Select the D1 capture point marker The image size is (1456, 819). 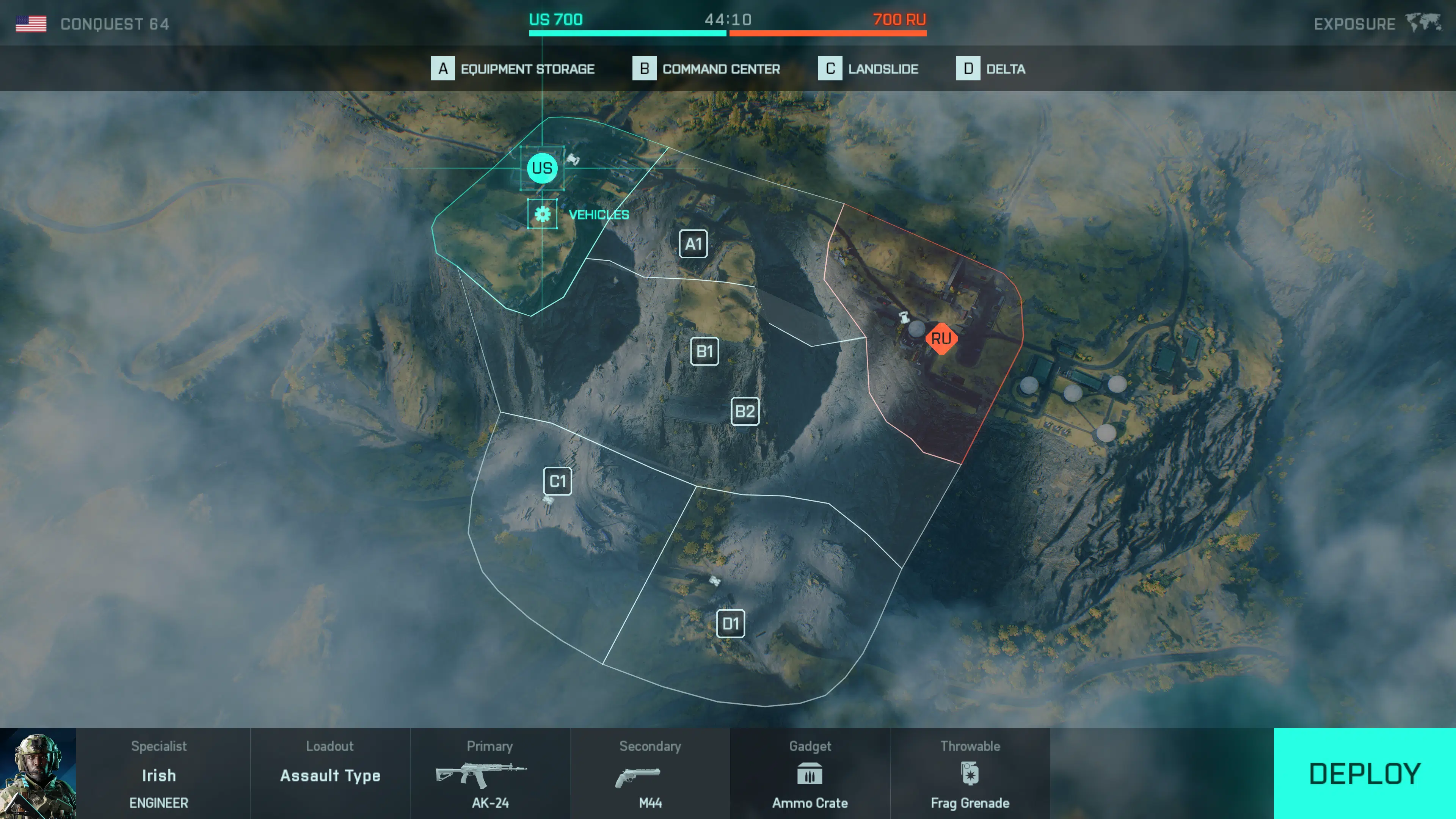coord(730,624)
